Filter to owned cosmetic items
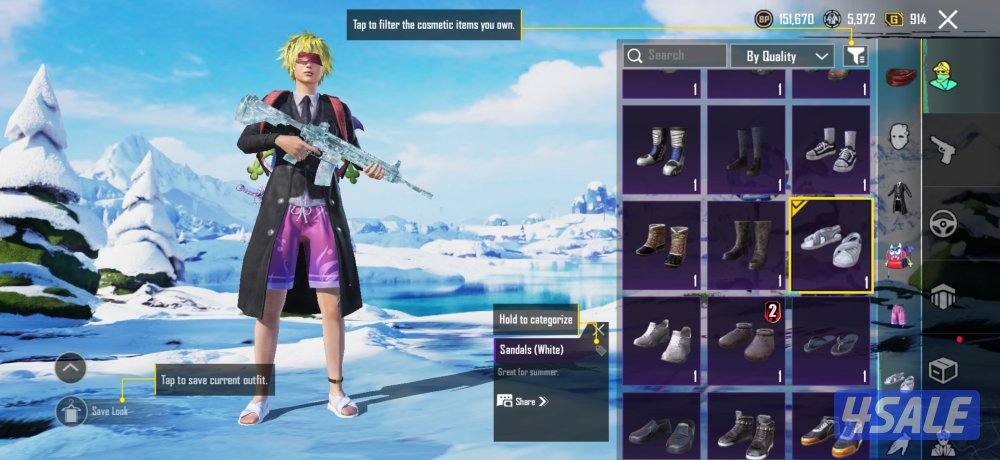 [854, 56]
